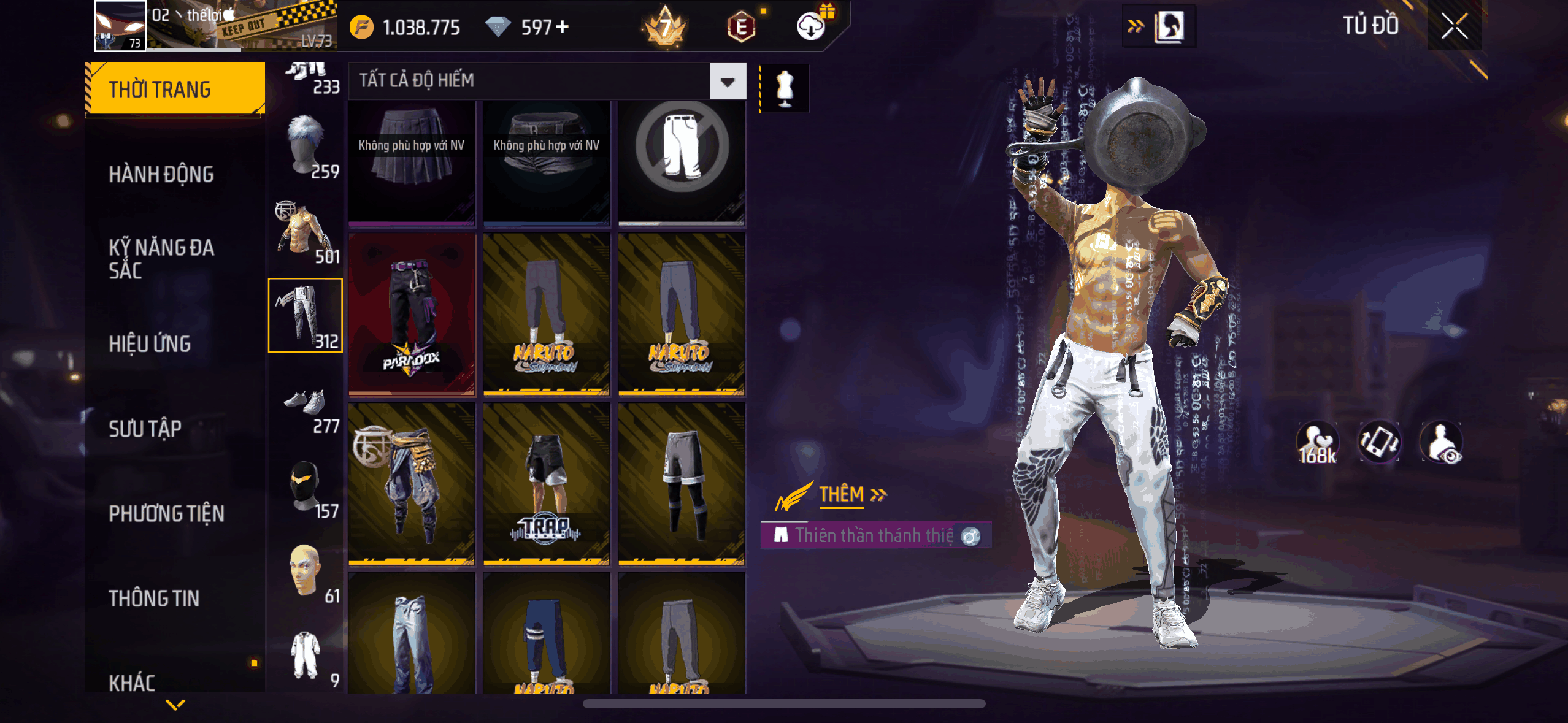Switch to Kỹ Năng Đa Sắc tab

tap(161, 259)
